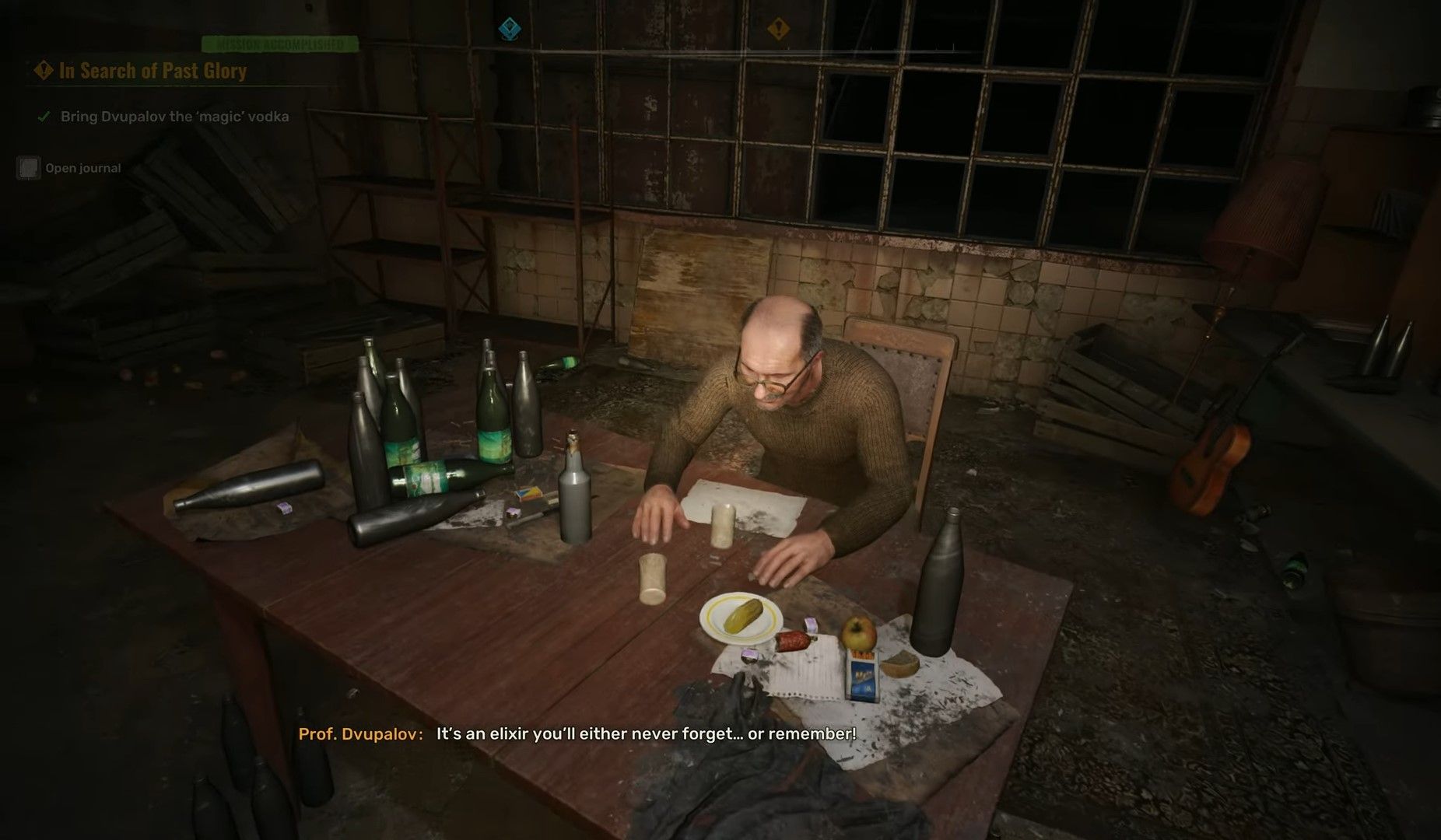Open the journal using the 'Open journal' prompt
Image resolution: width=1441 pixels, height=840 pixels.
coord(82,168)
